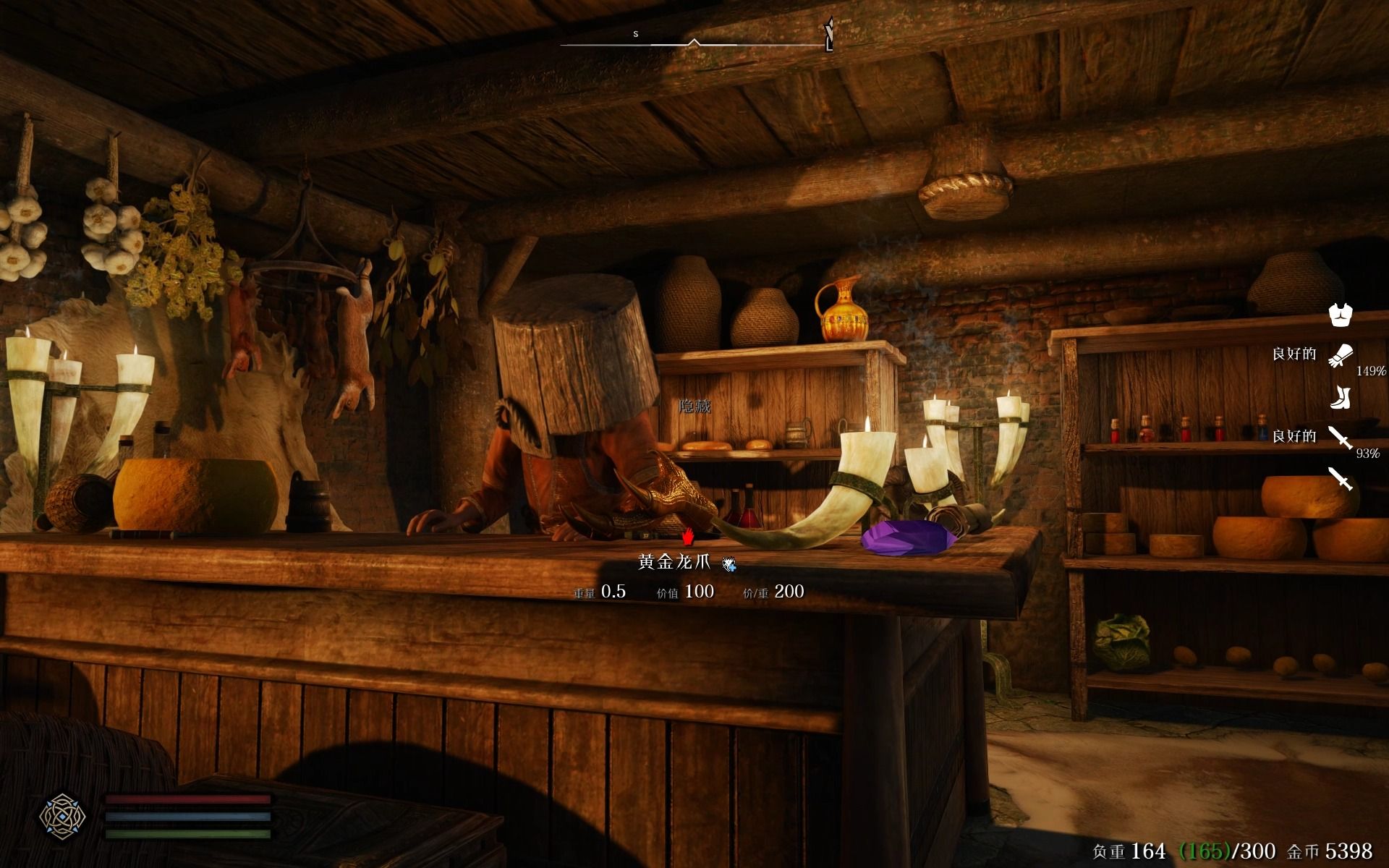Select the gauntlet icon showing 149%

click(x=1341, y=355)
